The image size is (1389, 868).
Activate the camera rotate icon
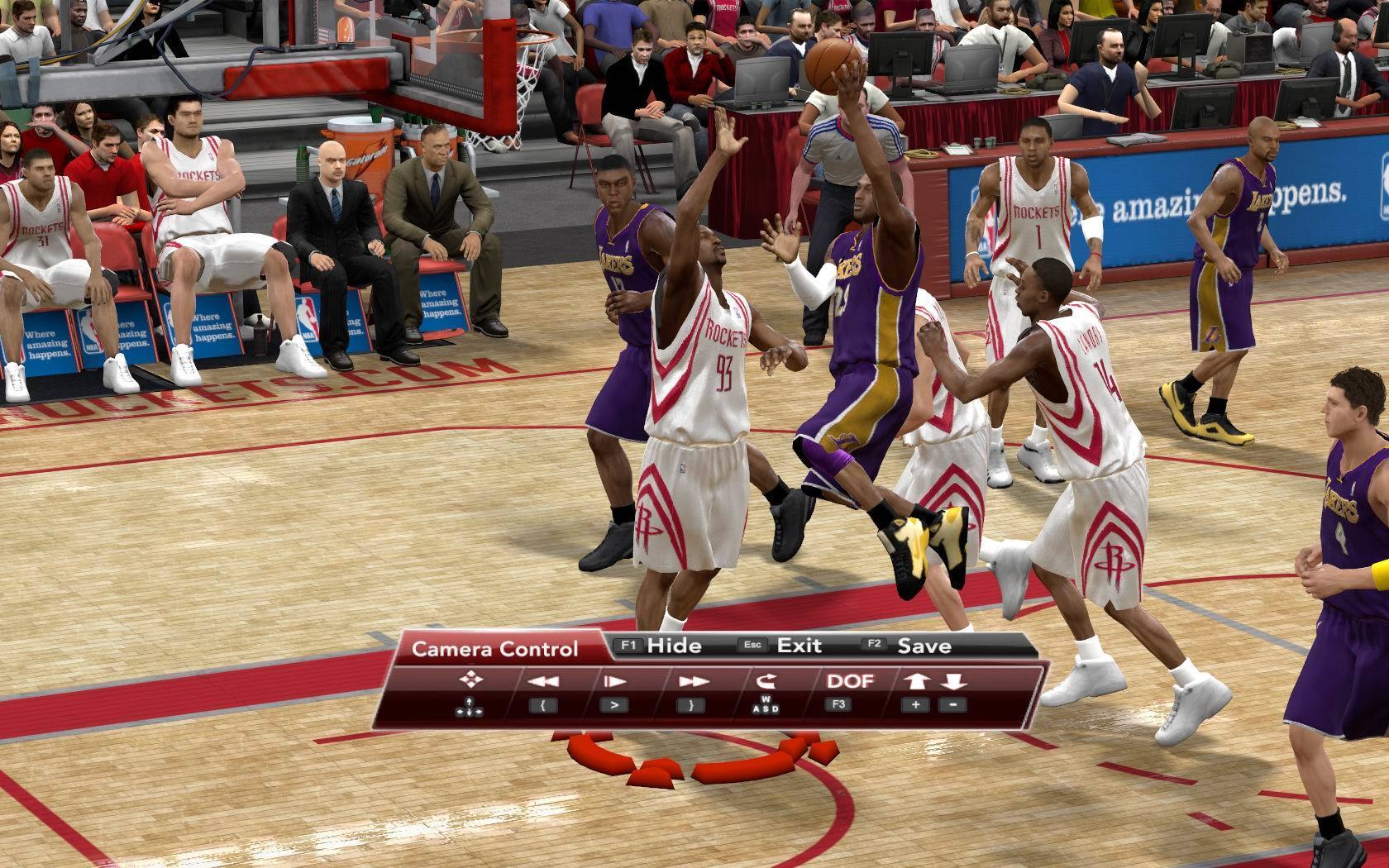[x=766, y=681]
